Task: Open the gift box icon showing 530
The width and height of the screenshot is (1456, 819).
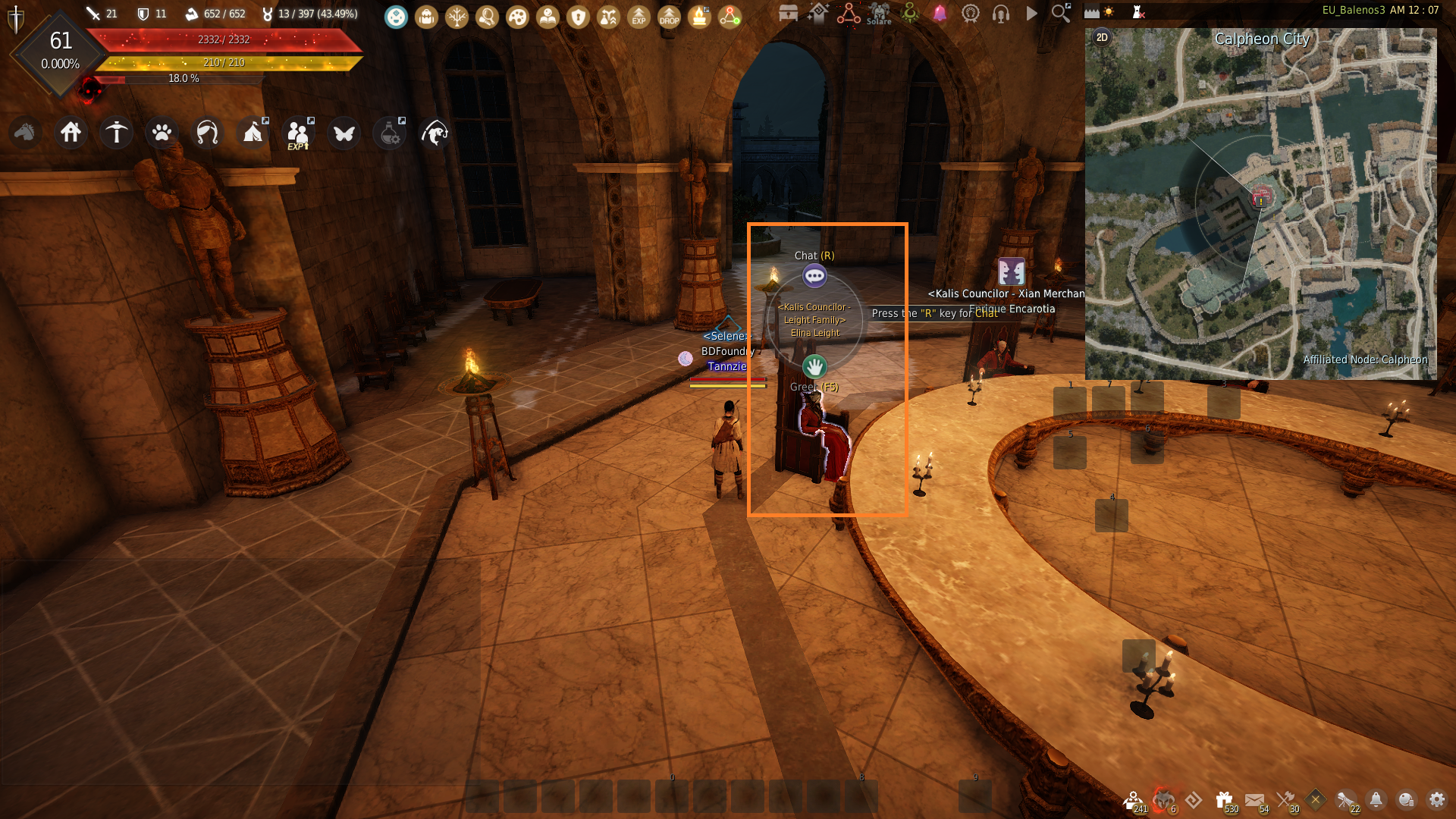Action: point(1224,799)
